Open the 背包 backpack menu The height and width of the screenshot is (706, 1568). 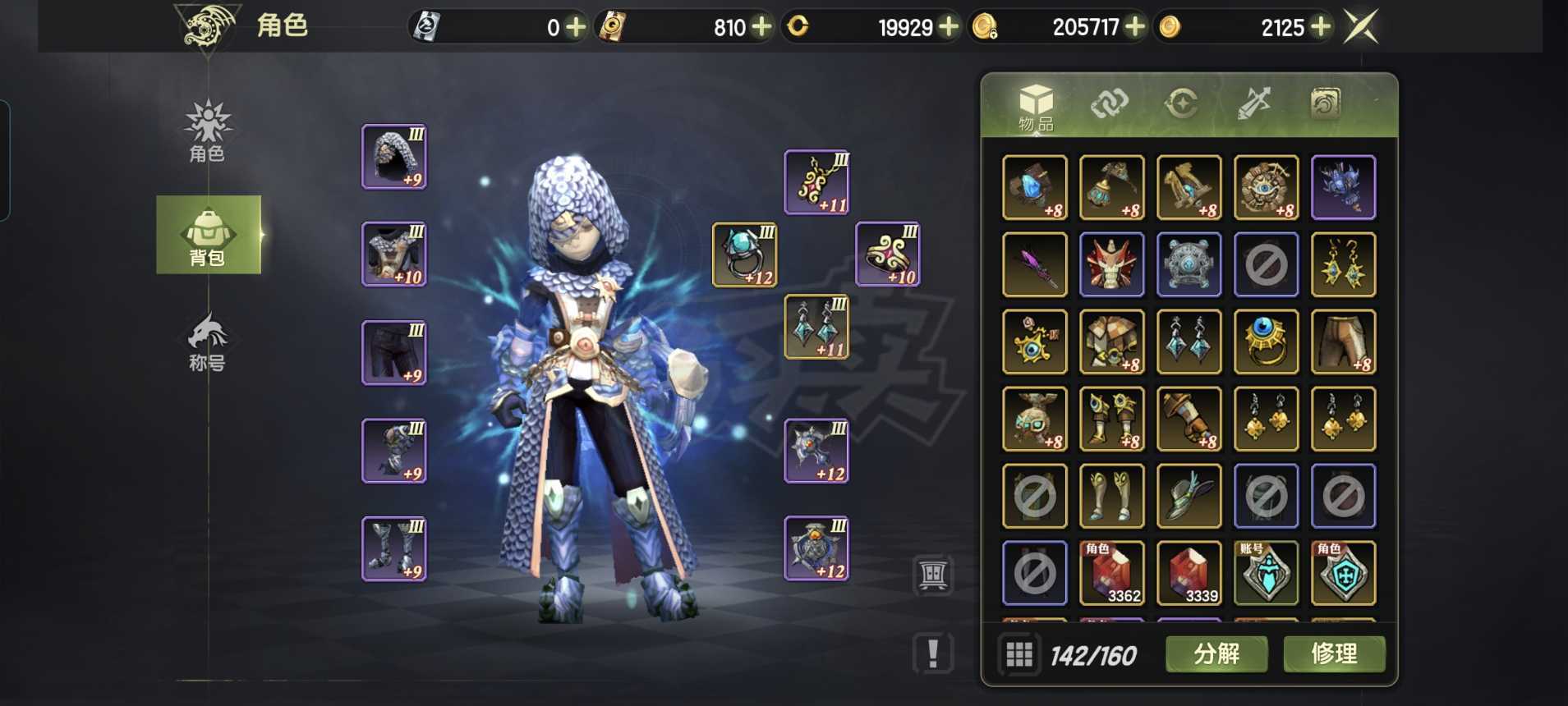[x=208, y=236]
